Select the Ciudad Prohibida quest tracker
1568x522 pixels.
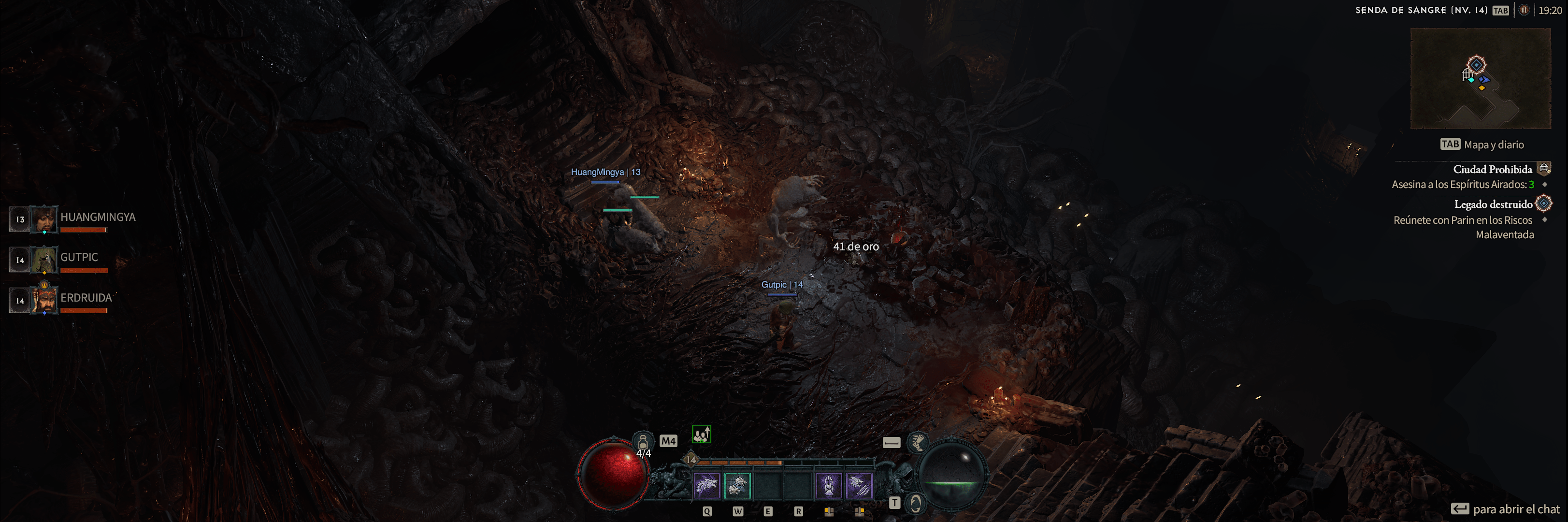1492,169
